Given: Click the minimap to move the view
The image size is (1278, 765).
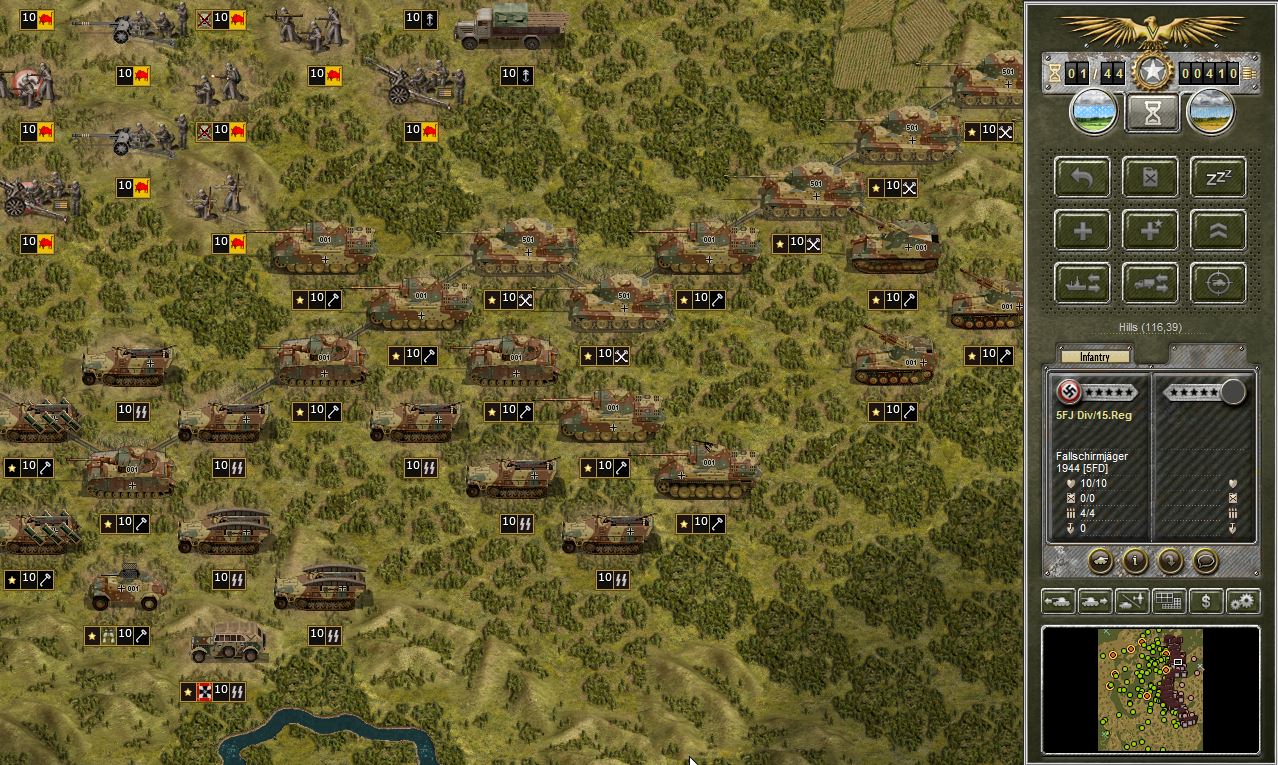Looking at the screenshot, I should 1150,688.
